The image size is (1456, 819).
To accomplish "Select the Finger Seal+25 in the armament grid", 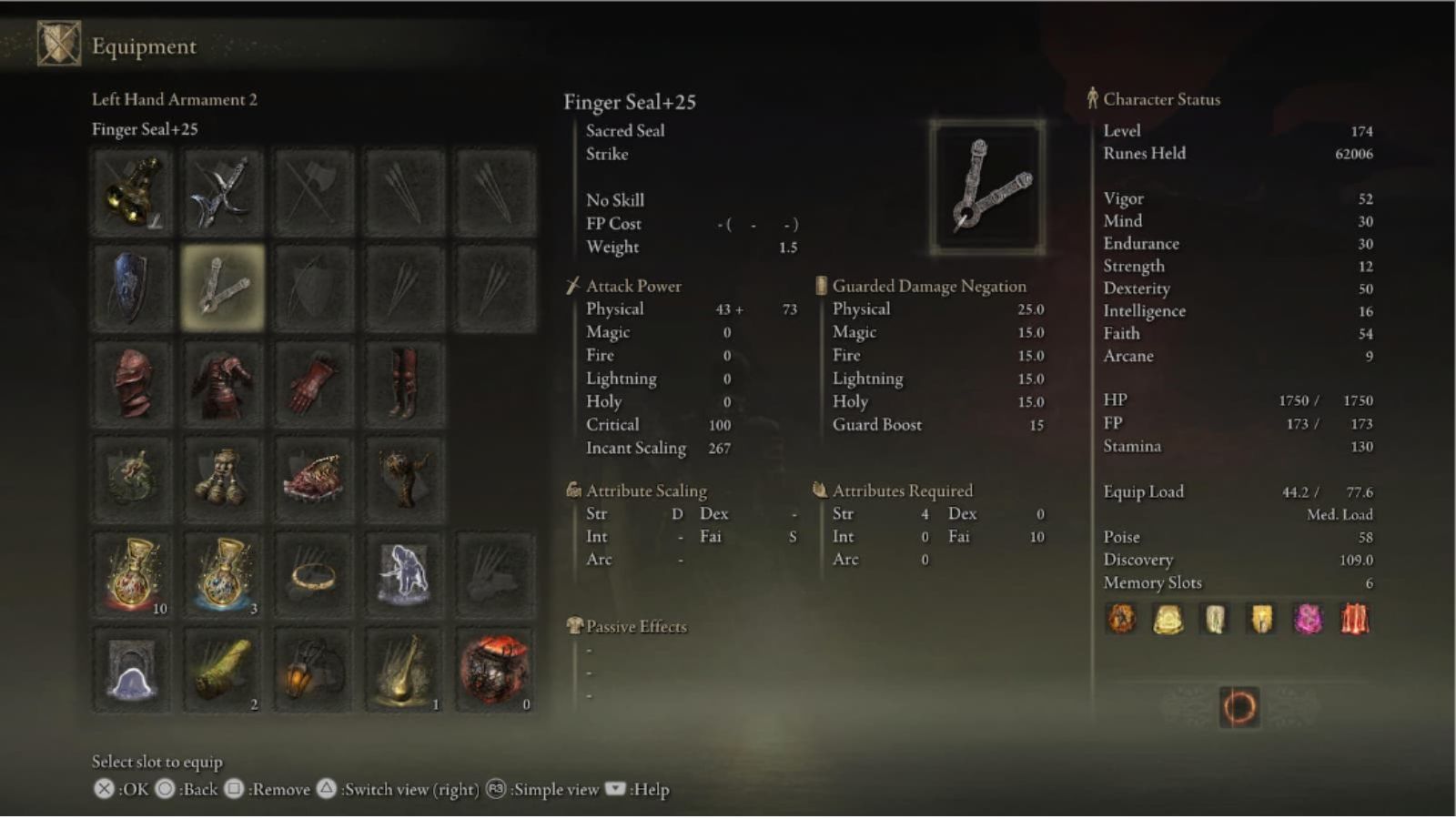I will (x=222, y=287).
